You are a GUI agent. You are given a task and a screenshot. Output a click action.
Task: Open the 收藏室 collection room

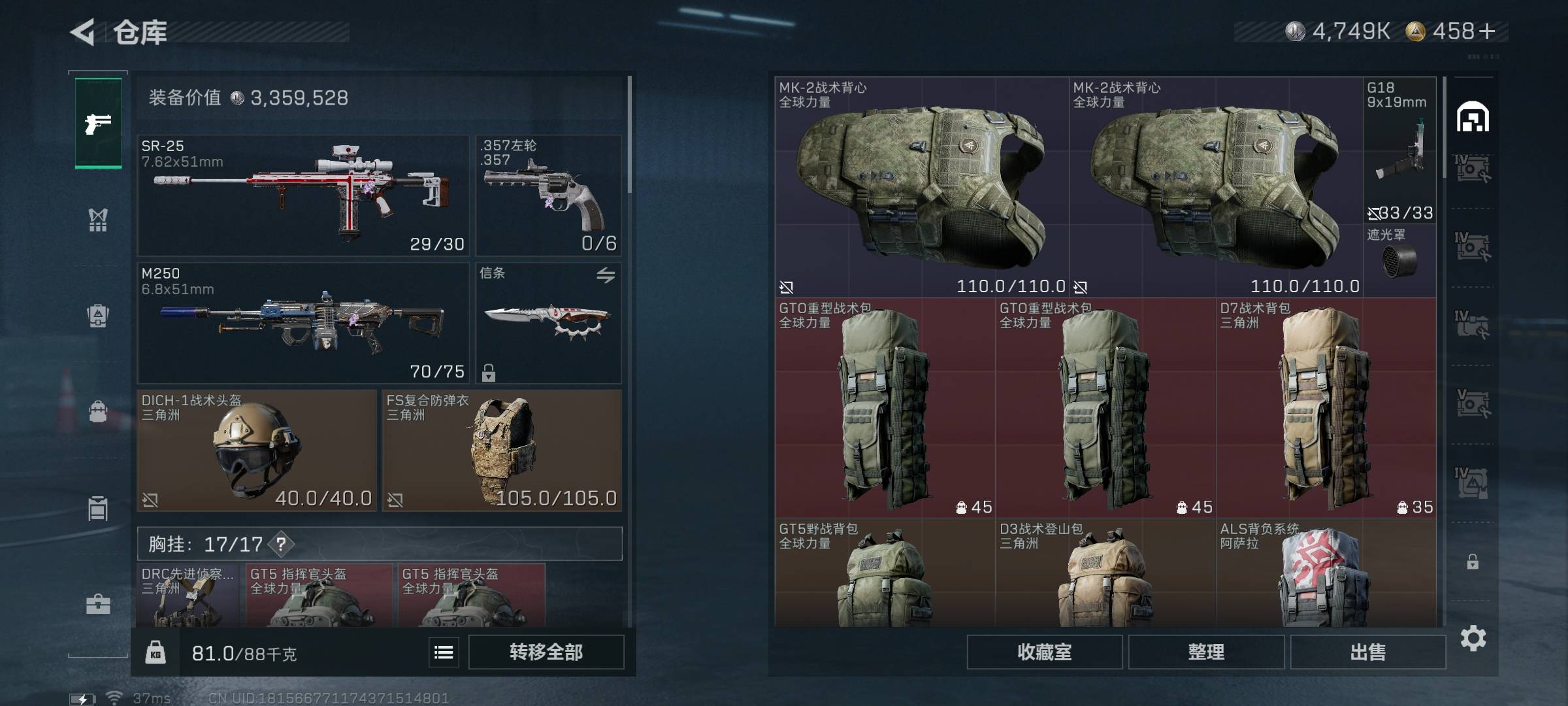[x=1044, y=652]
